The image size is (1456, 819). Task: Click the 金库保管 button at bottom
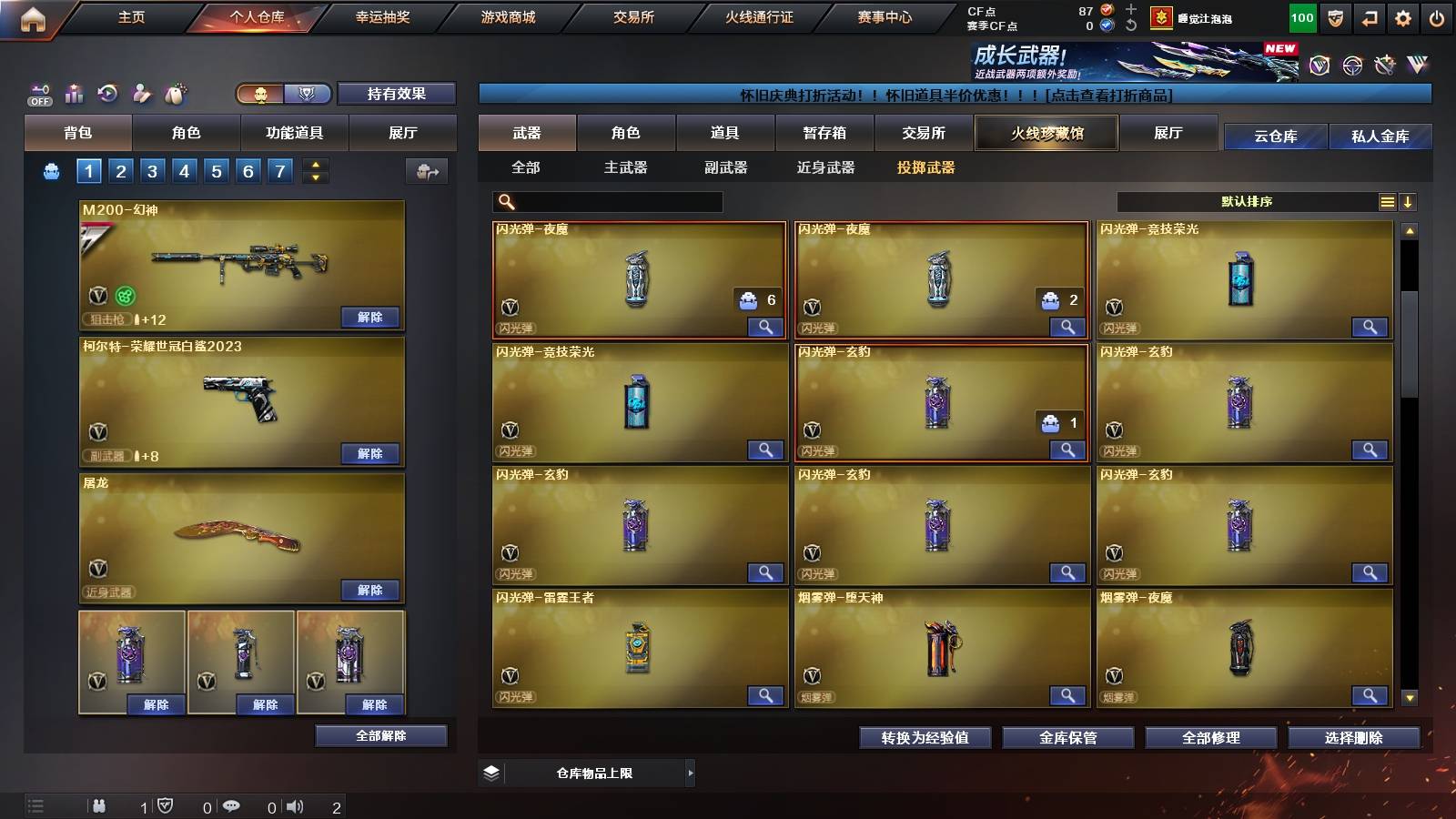[1070, 738]
